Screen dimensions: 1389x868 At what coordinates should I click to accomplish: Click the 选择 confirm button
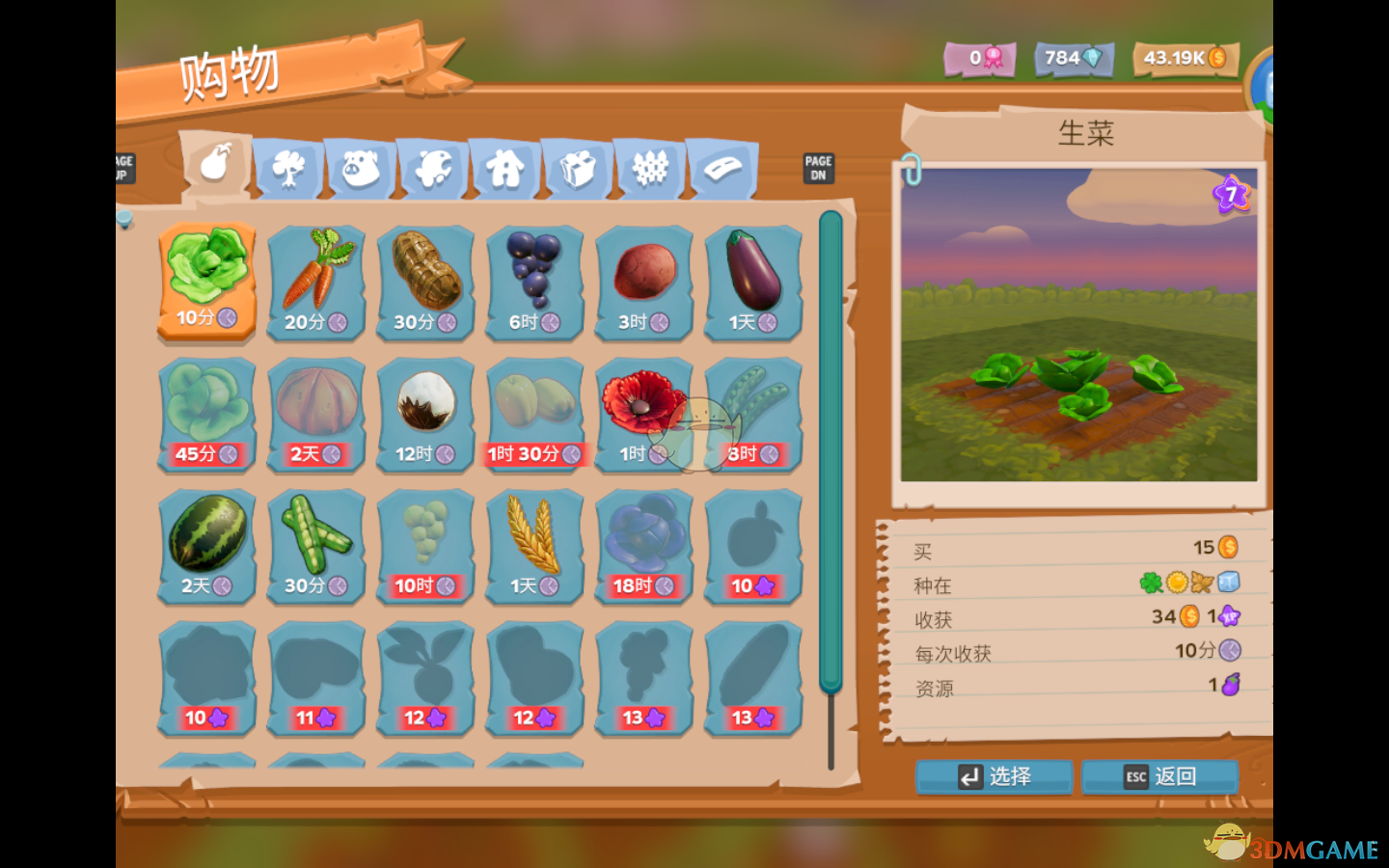click(994, 776)
